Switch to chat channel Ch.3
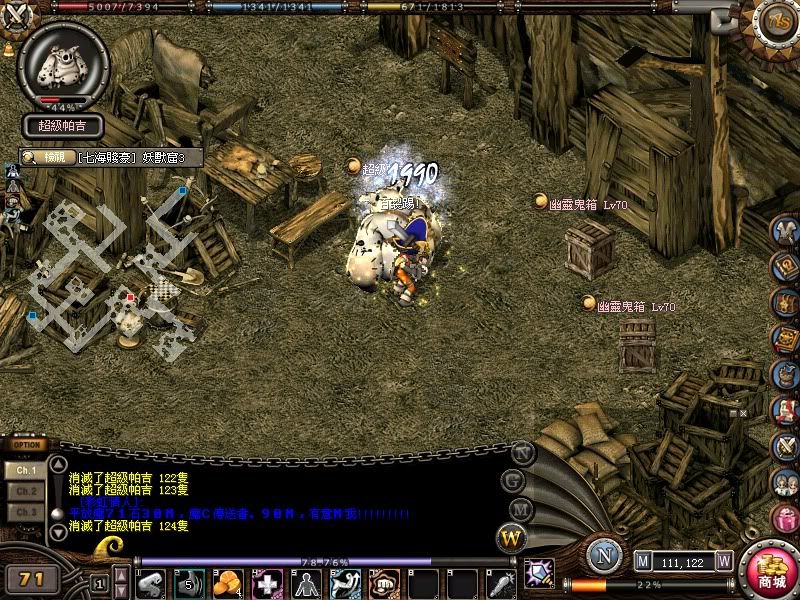 click(x=24, y=512)
